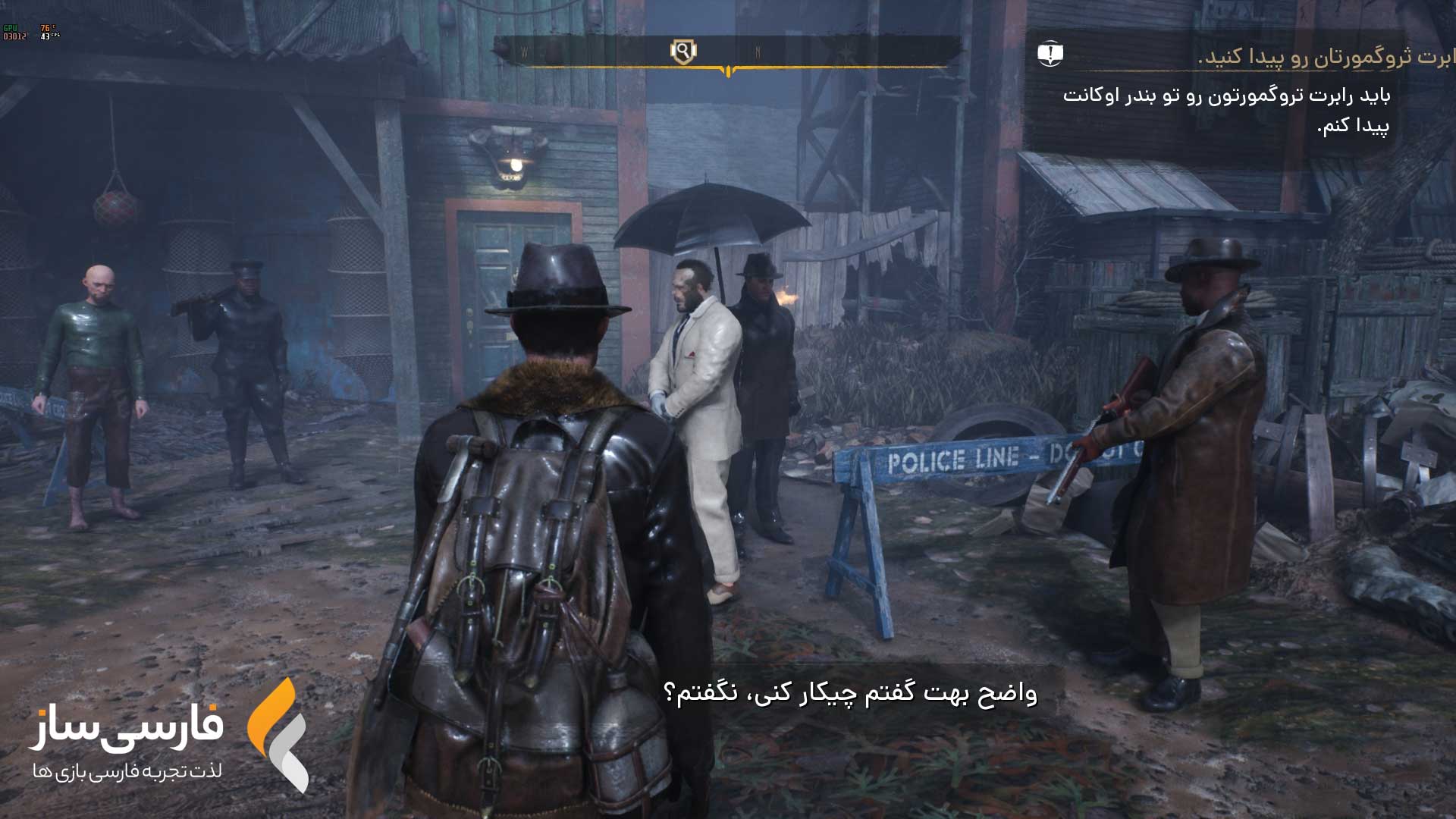Click the magnifying glass compass marker
1456x819 pixels.
[x=683, y=52]
